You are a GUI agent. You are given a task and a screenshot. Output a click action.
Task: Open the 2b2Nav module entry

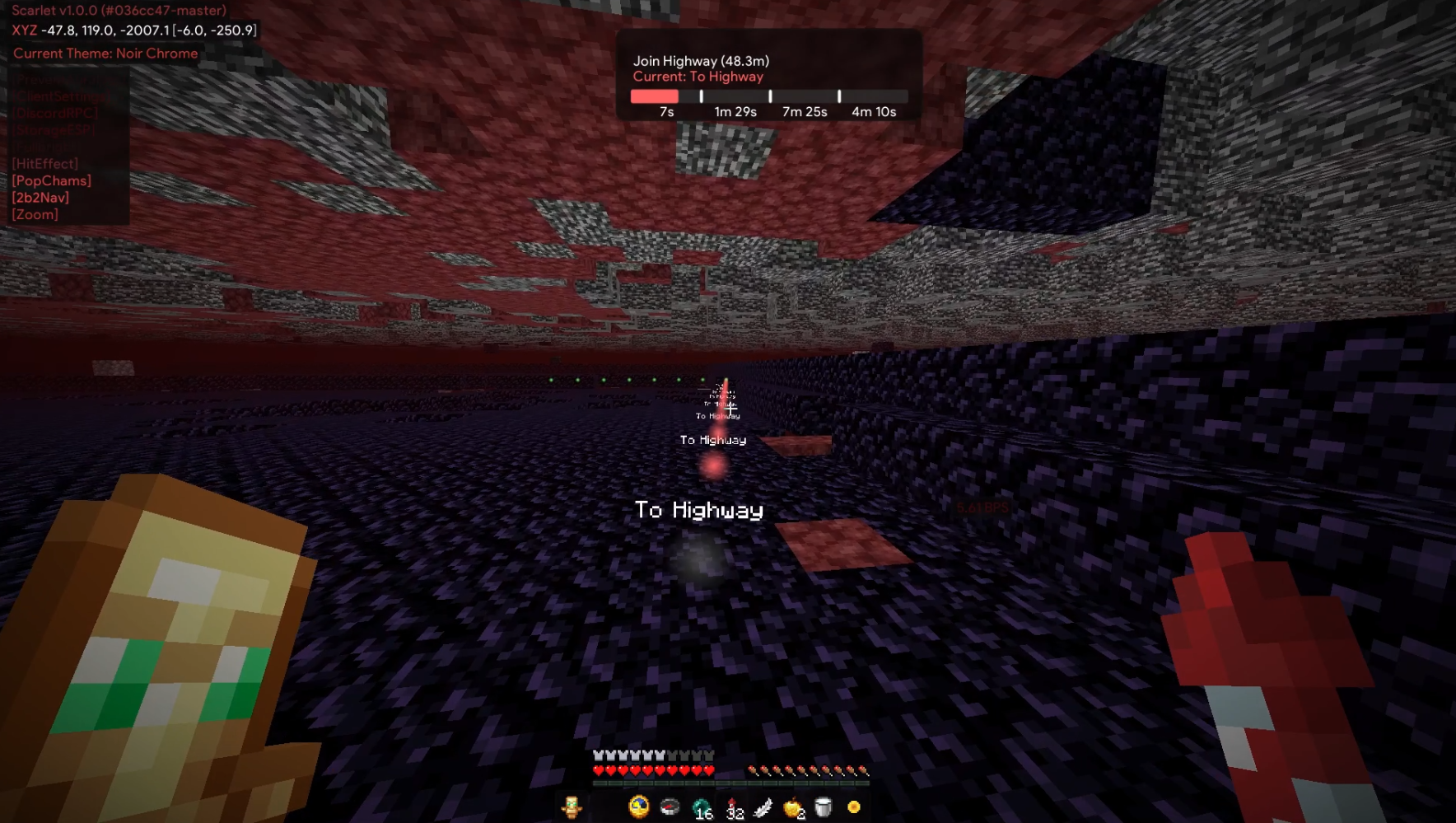pyautogui.click(x=40, y=197)
